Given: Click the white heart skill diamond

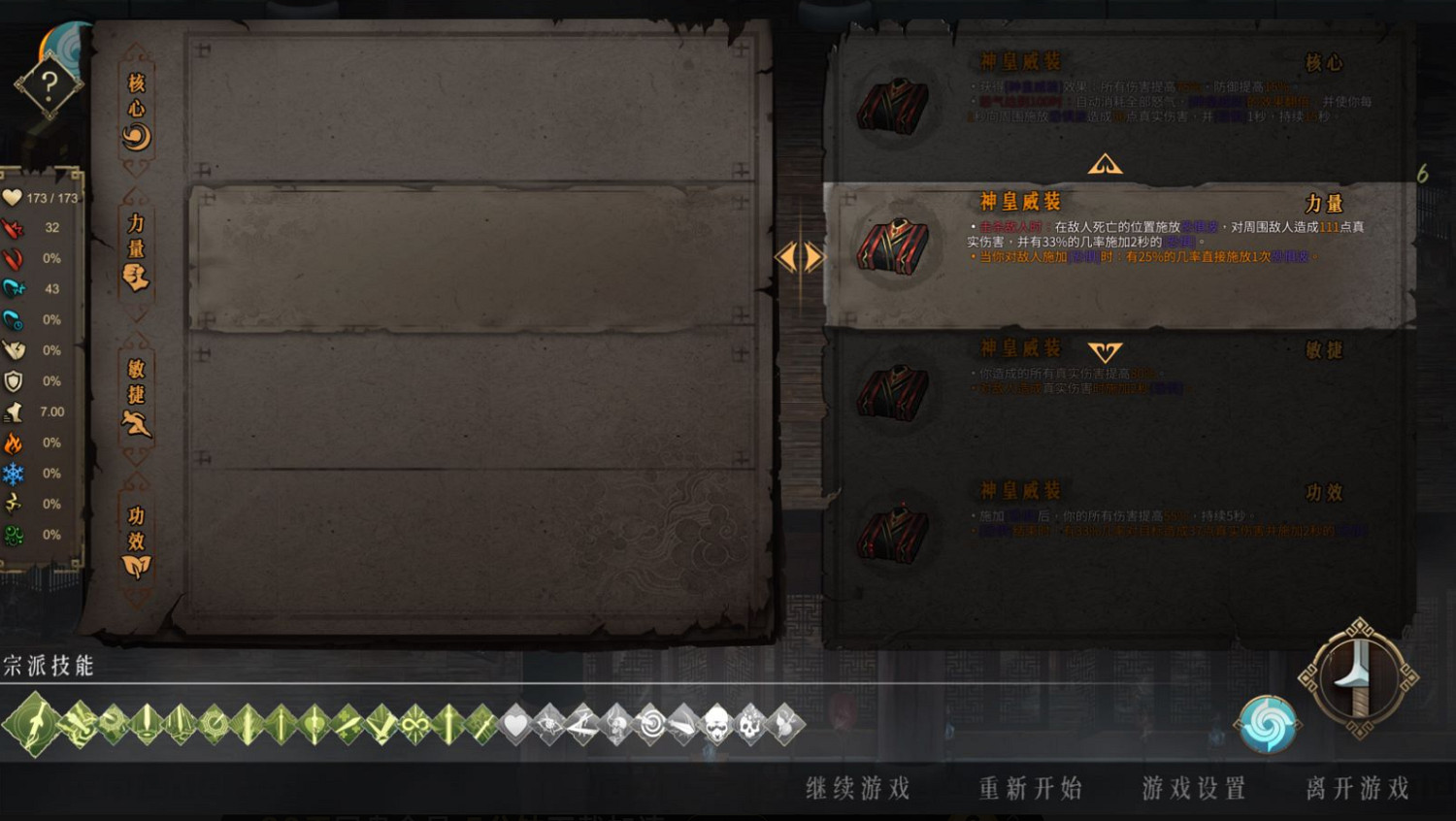Looking at the screenshot, I should (513, 722).
